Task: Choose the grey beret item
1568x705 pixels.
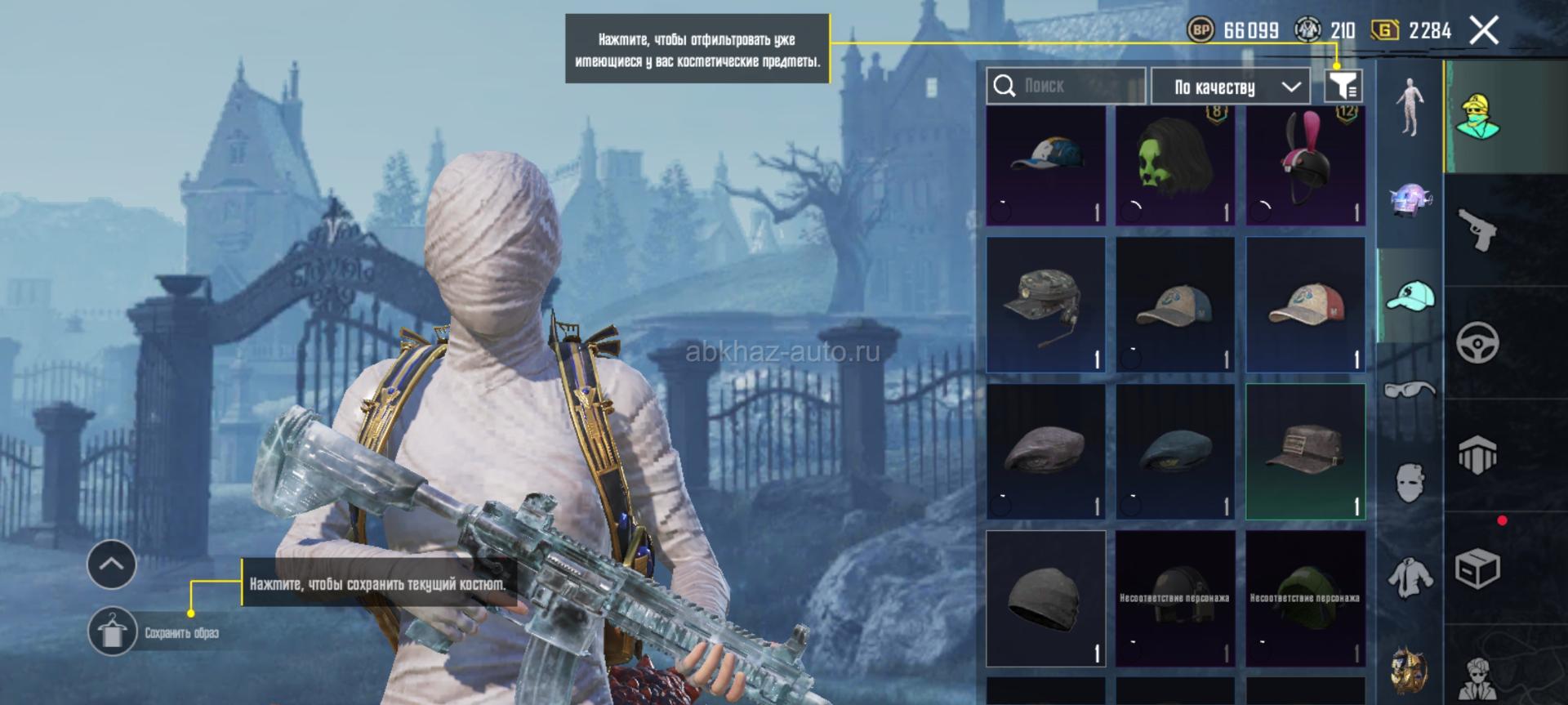Action: pyautogui.click(x=1046, y=452)
